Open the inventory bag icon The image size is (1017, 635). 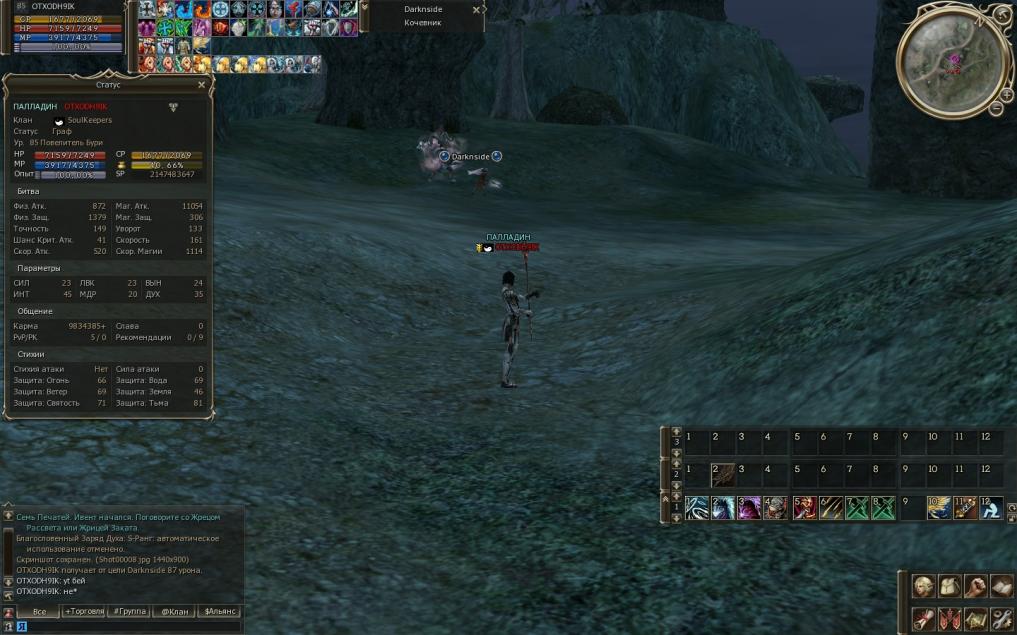point(949,586)
